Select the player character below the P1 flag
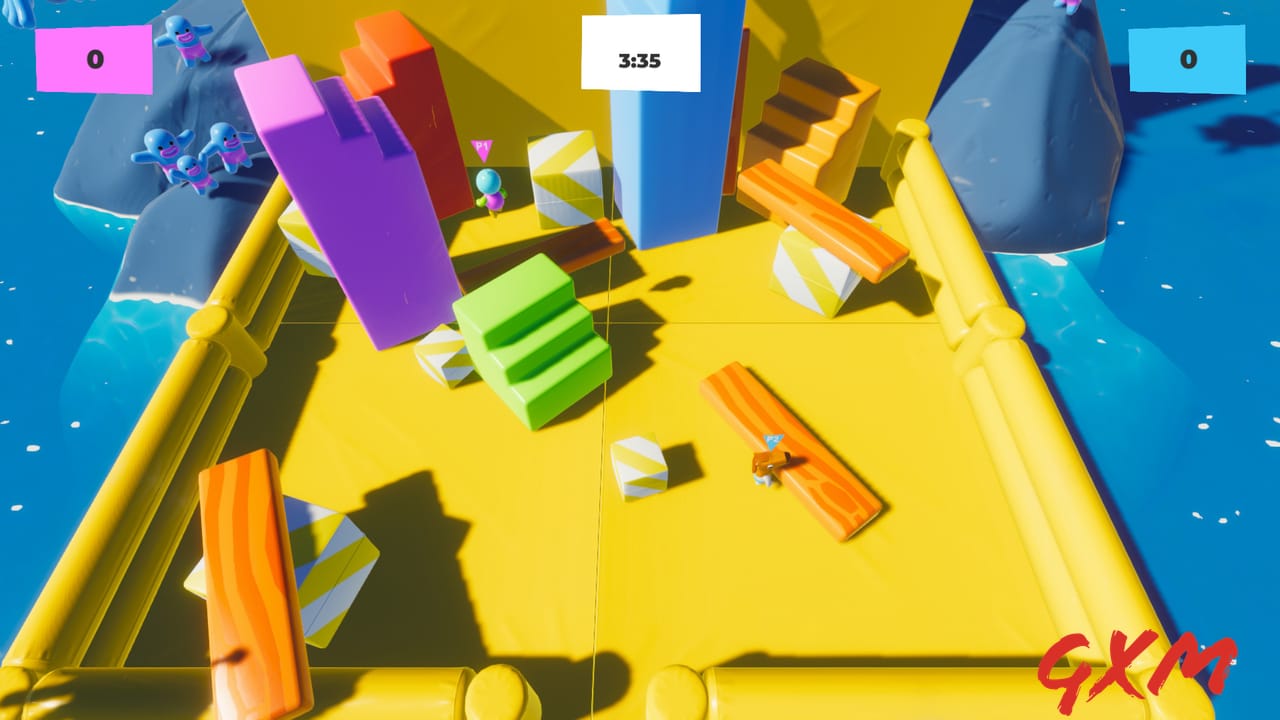 click(x=489, y=195)
